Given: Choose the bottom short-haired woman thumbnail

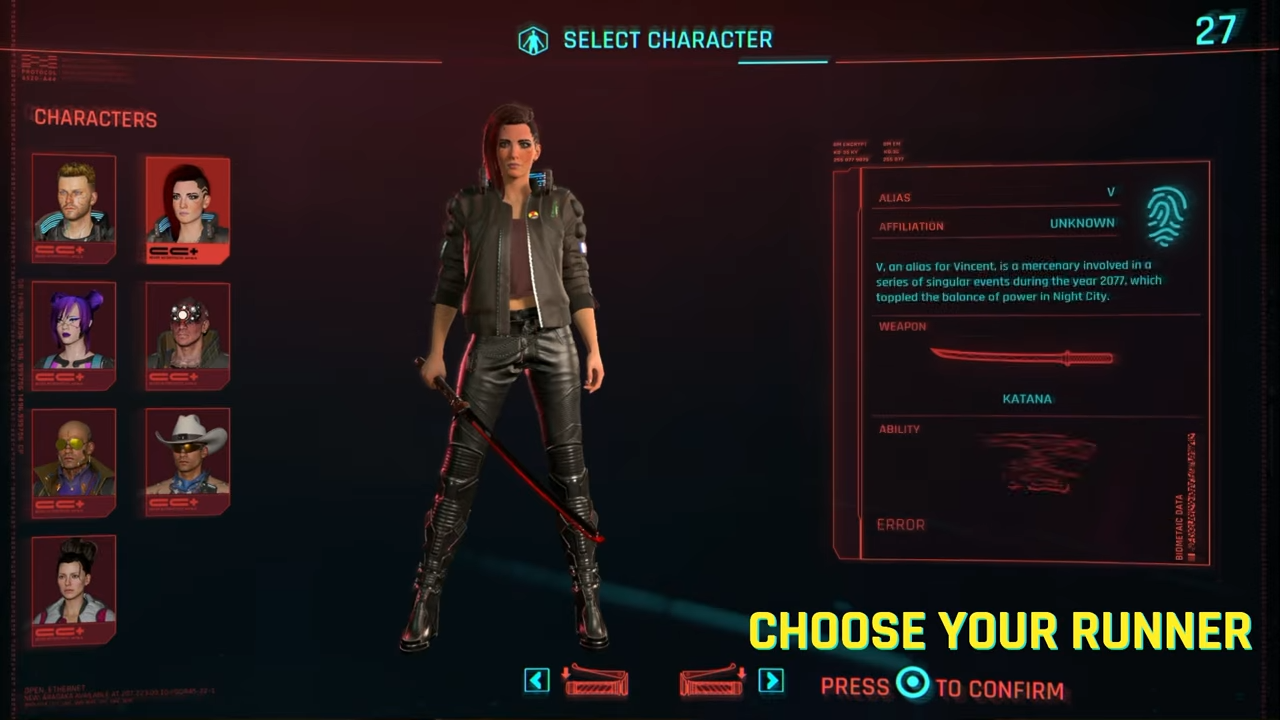Looking at the screenshot, I should [x=74, y=588].
